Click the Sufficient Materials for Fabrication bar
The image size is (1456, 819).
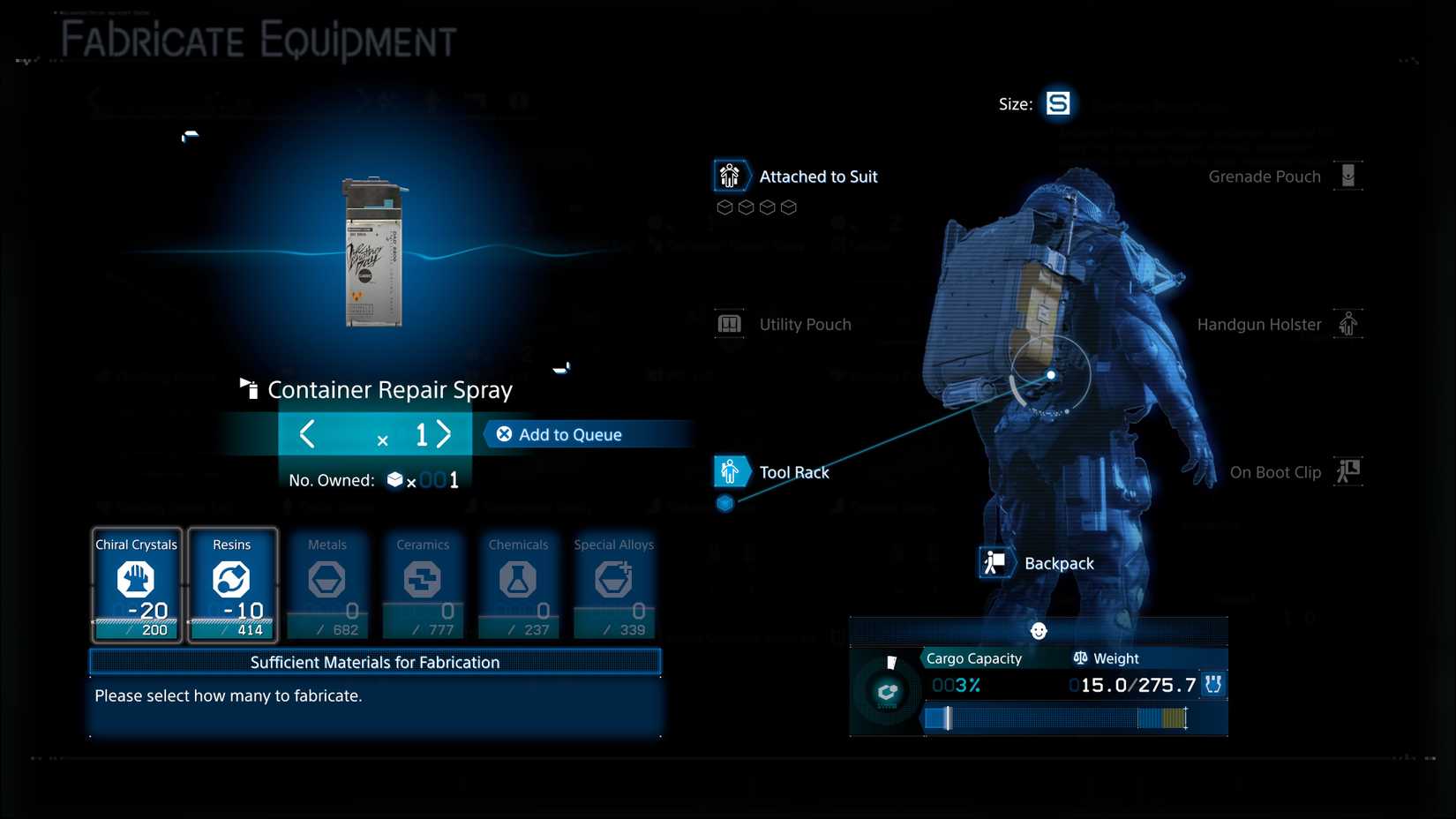point(374,662)
